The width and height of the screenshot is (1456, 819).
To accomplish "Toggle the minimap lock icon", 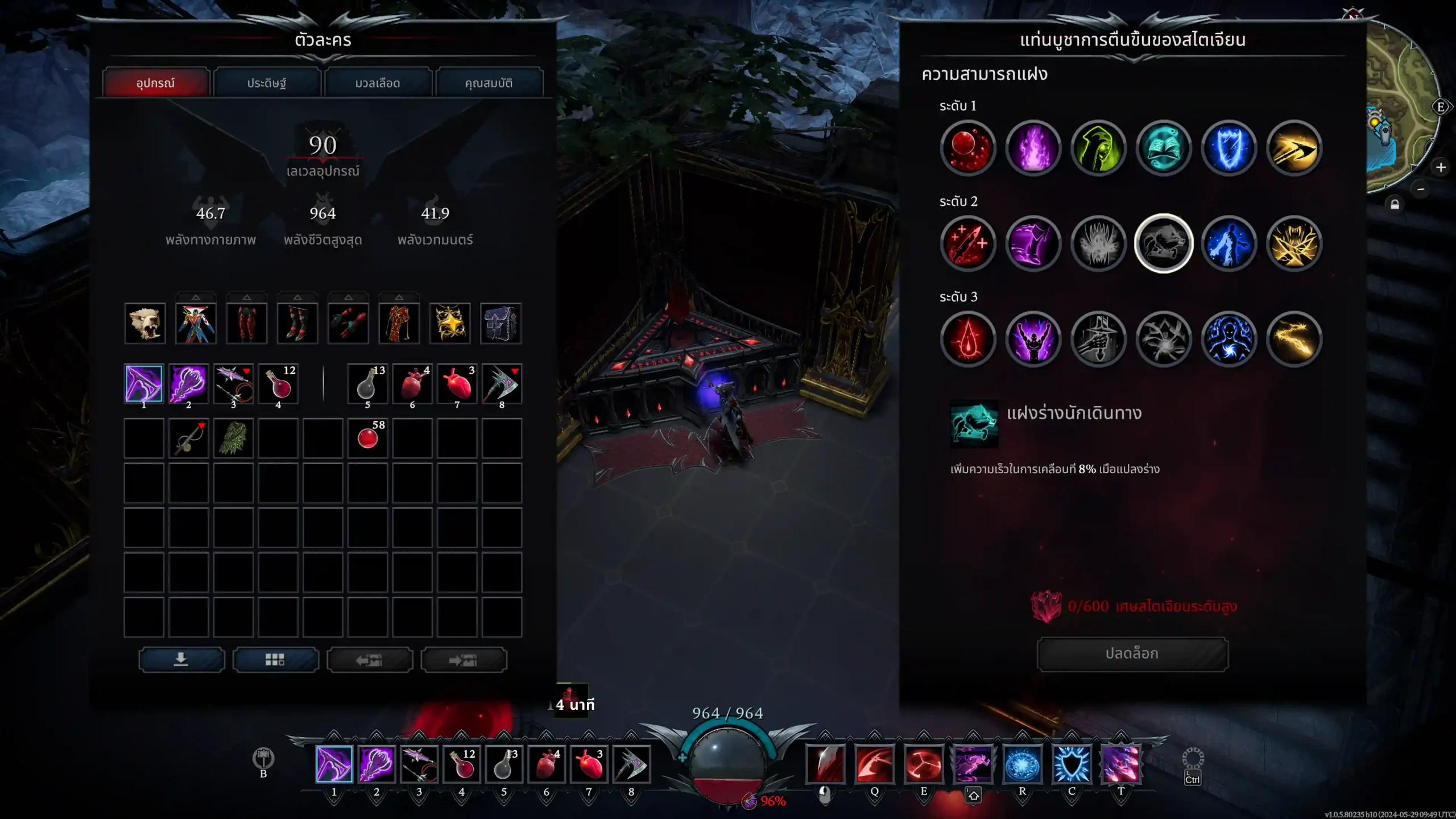I will [x=1395, y=204].
